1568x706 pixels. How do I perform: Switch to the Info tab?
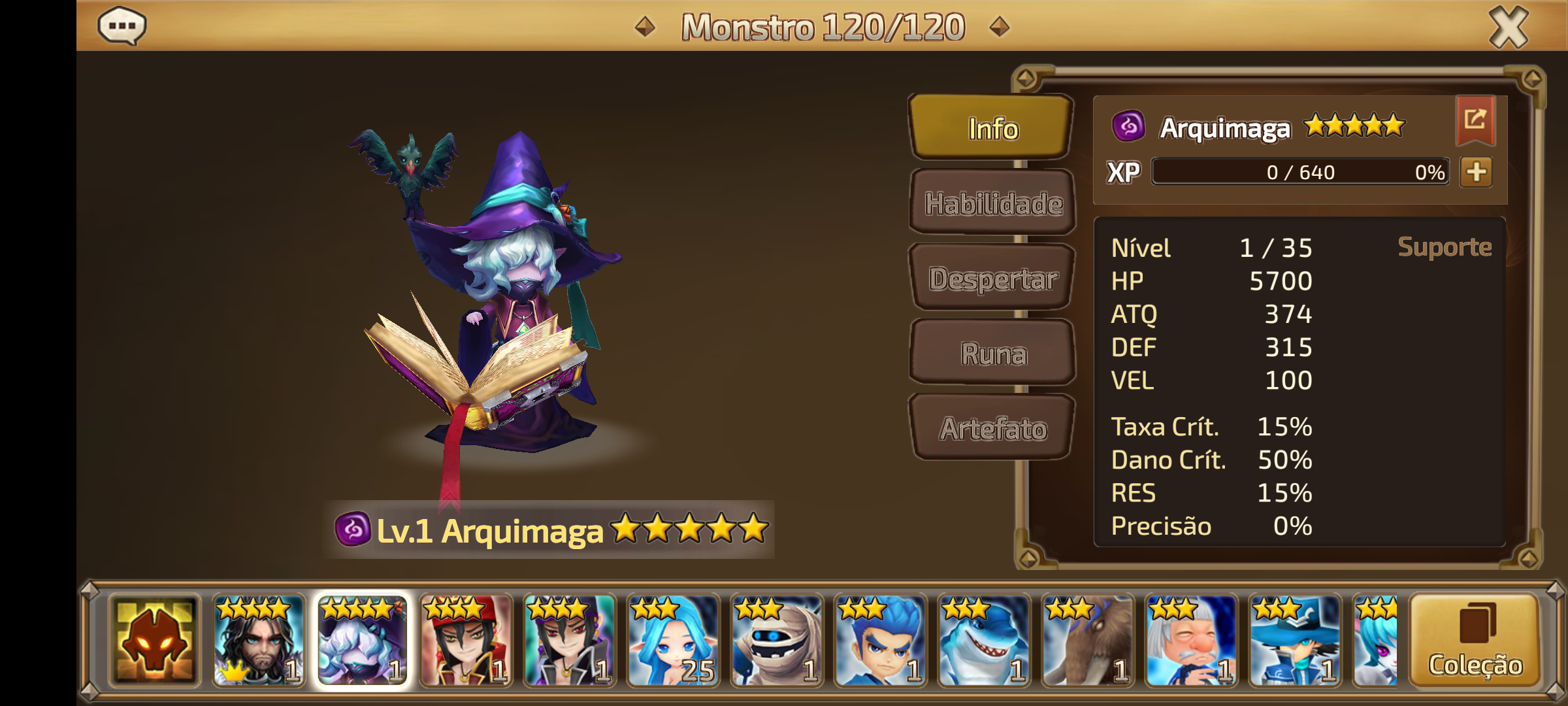[x=992, y=128]
